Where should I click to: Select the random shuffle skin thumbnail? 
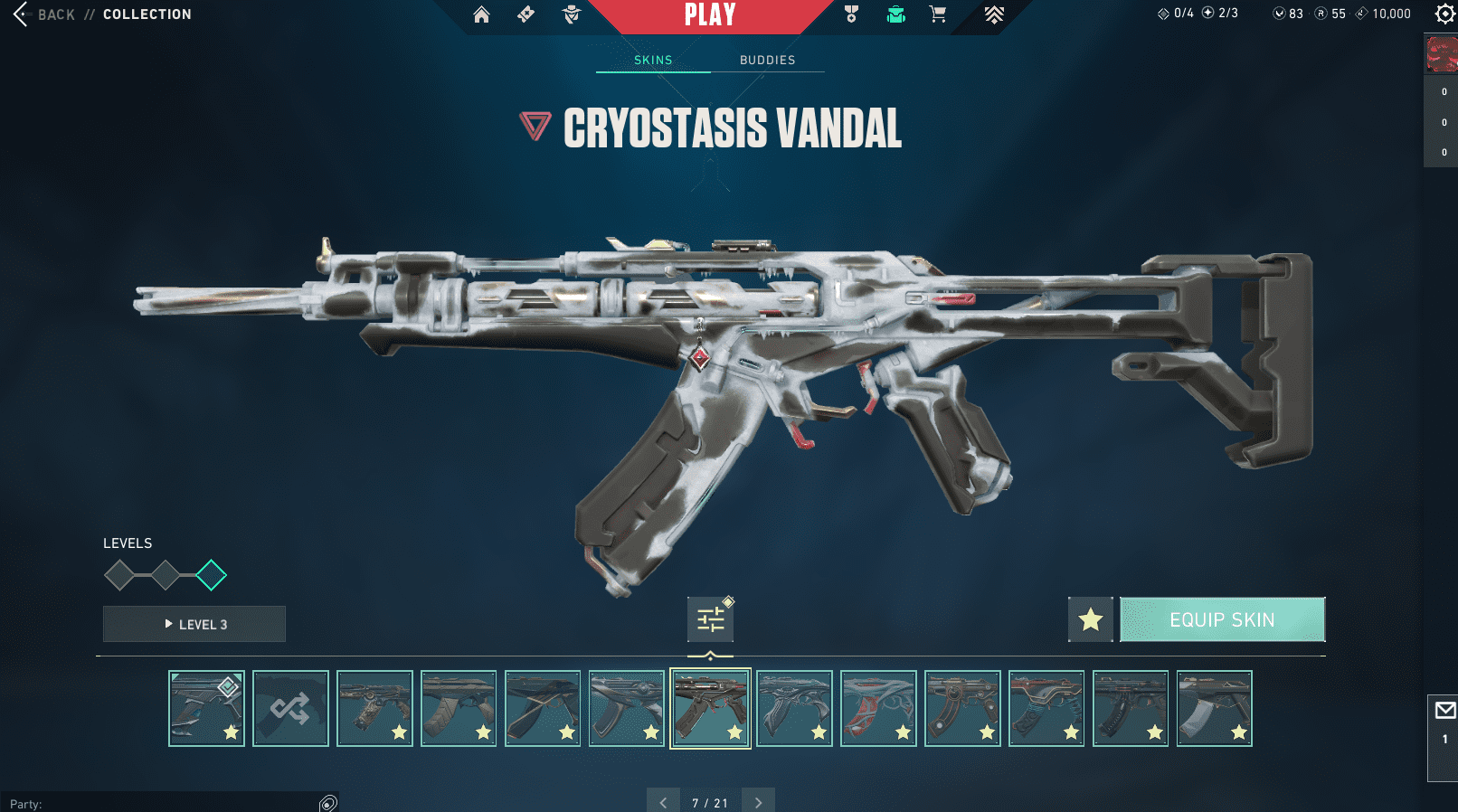[290, 708]
